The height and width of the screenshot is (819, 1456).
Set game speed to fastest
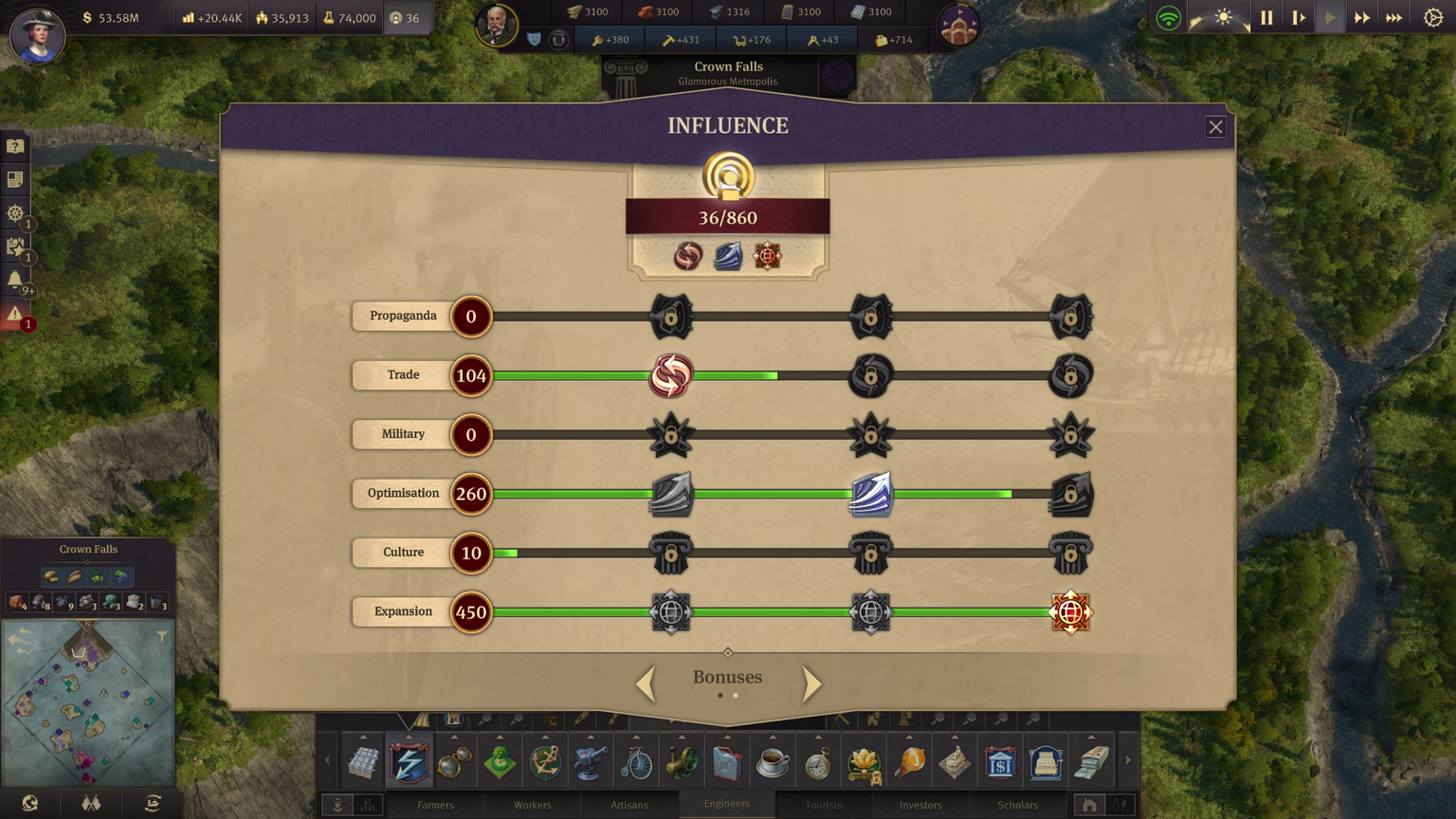click(x=1393, y=18)
